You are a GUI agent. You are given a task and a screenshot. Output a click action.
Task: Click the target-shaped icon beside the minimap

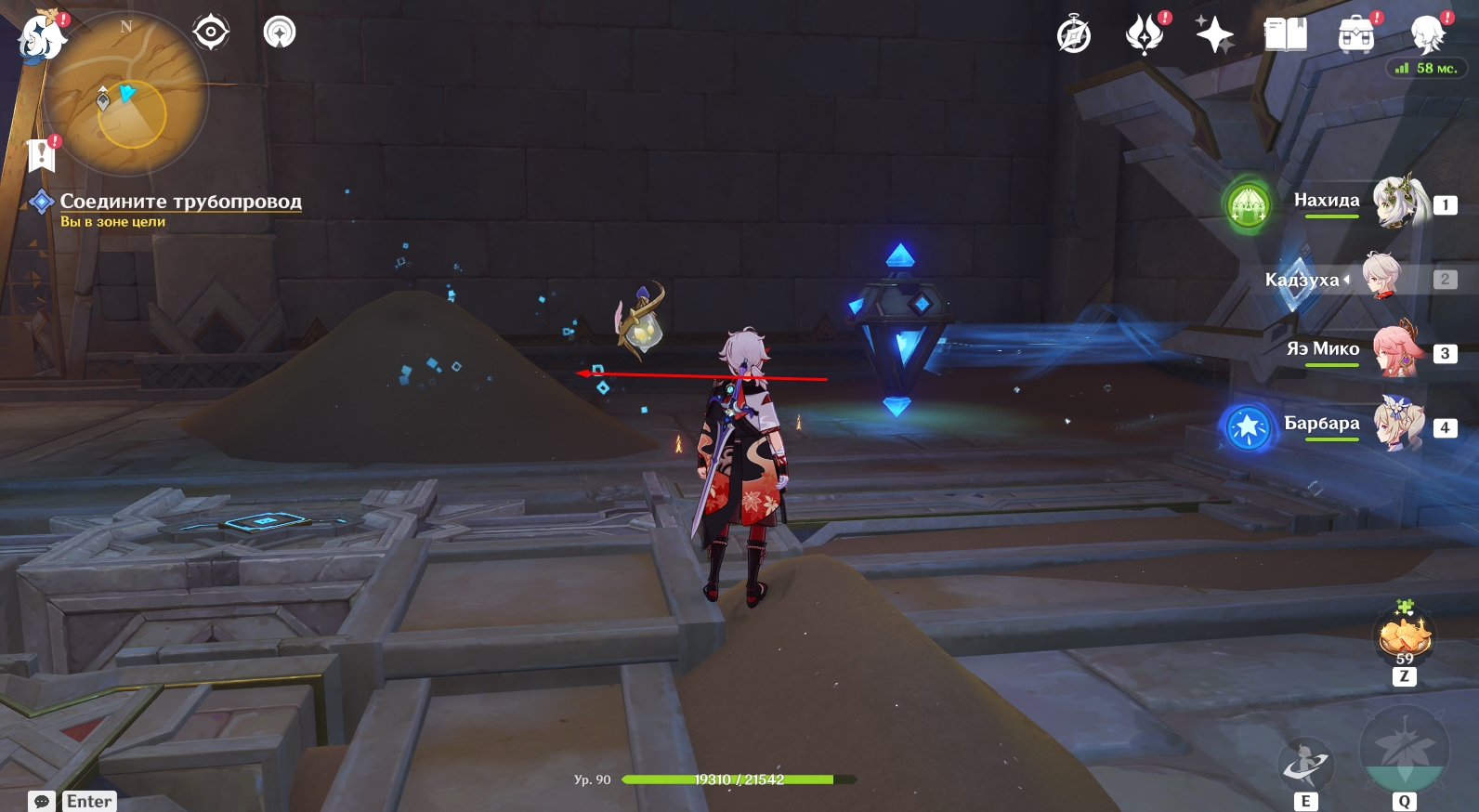[x=211, y=33]
